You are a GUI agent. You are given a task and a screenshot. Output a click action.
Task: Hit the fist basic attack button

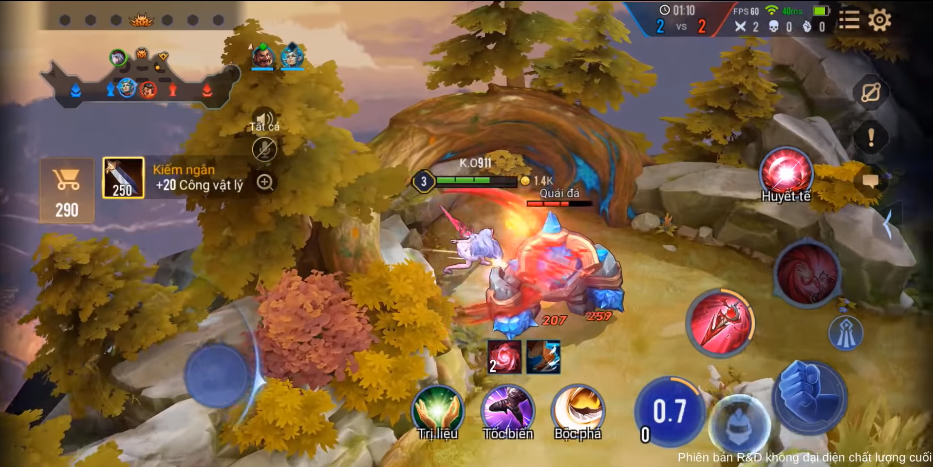[809, 396]
